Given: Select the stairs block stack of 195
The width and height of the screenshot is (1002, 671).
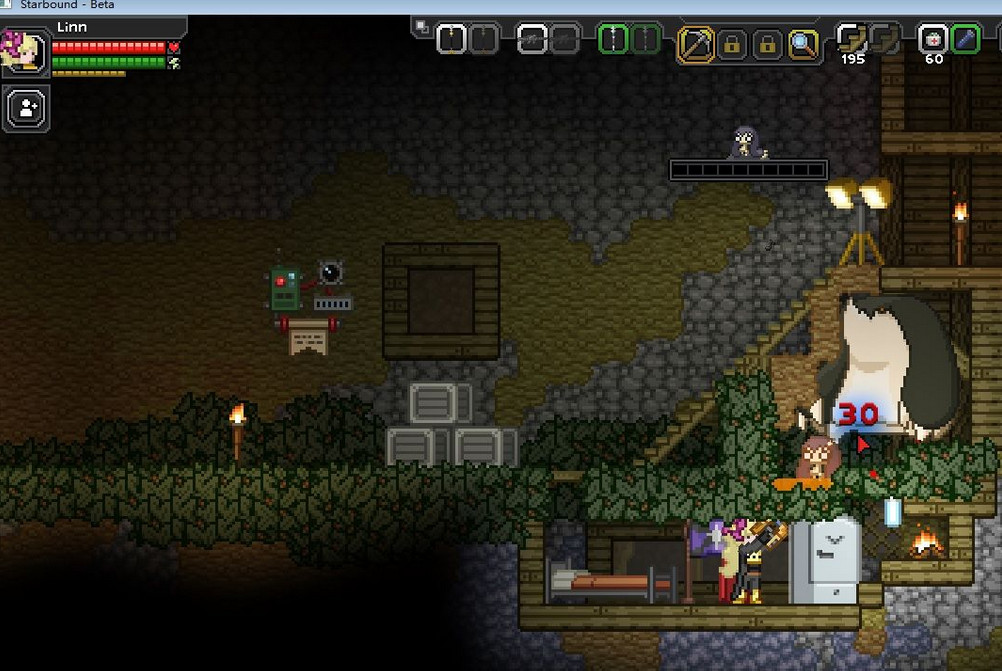Looking at the screenshot, I should tap(852, 40).
